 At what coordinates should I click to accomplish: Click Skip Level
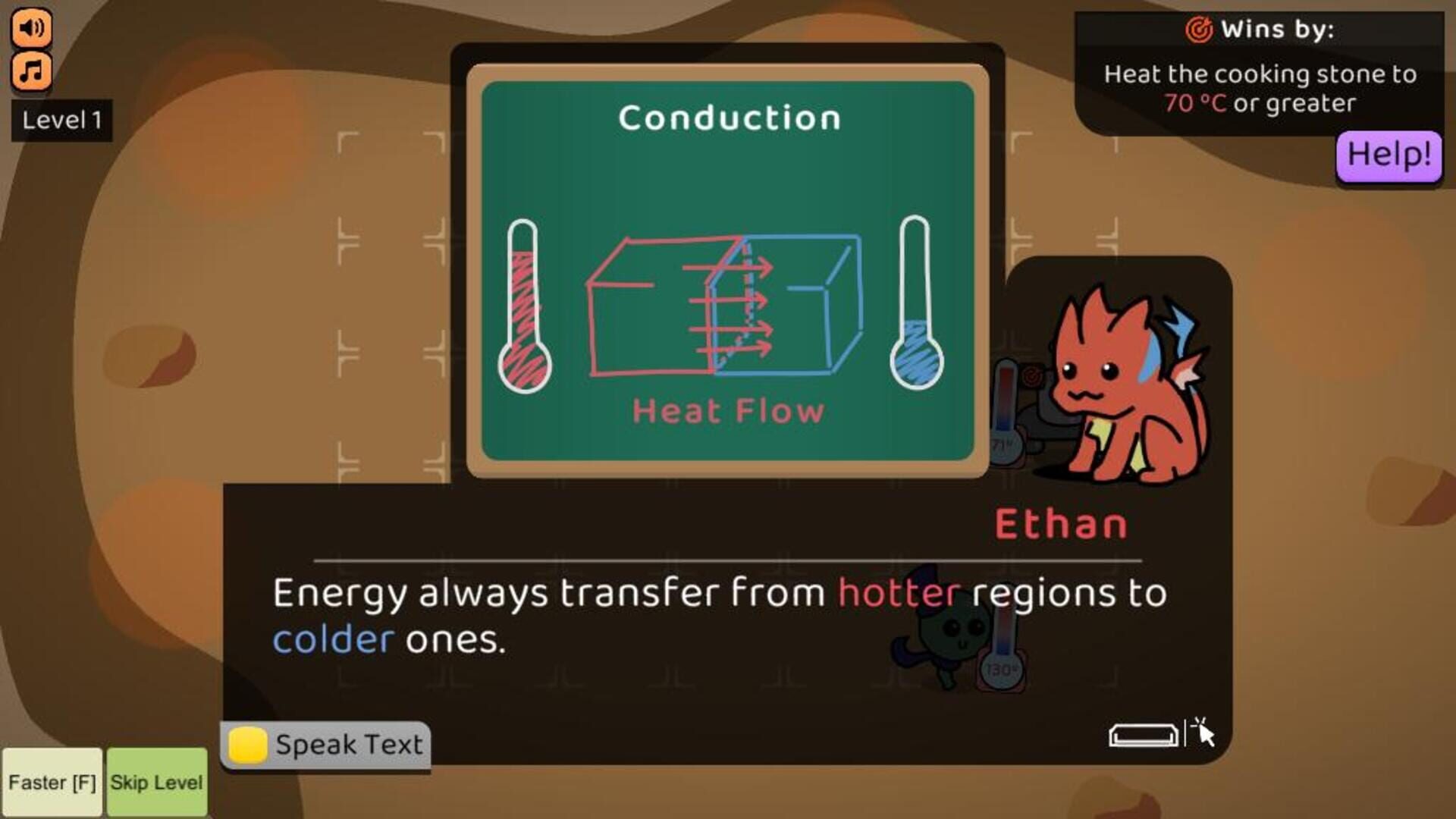tap(157, 782)
